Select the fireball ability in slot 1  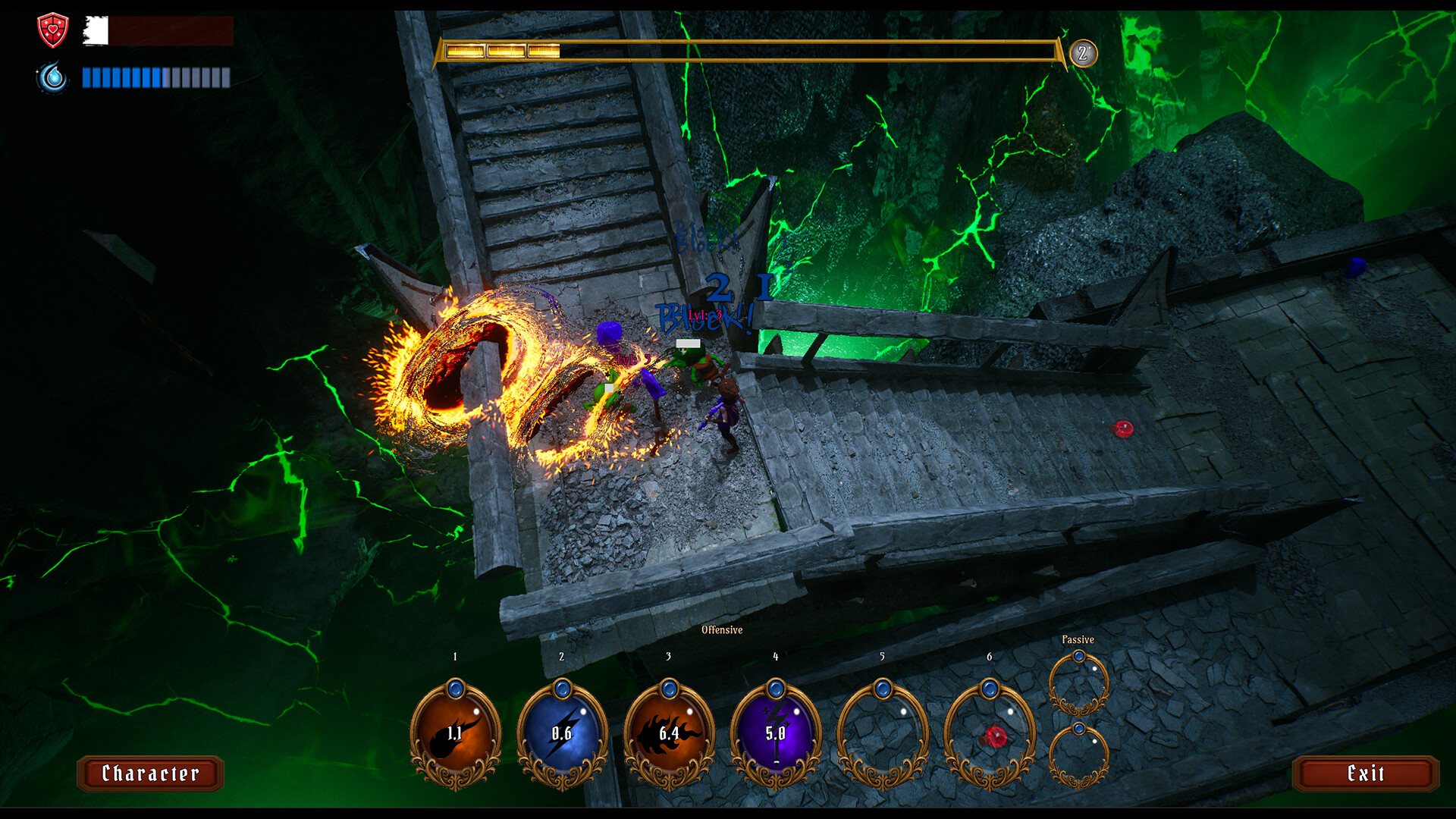[x=456, y=734]
